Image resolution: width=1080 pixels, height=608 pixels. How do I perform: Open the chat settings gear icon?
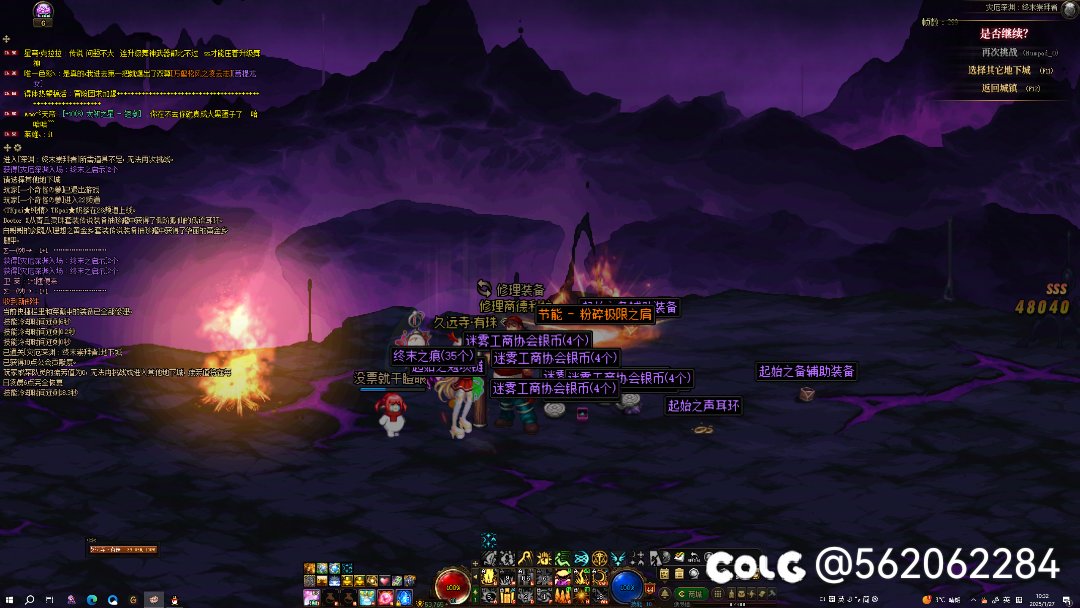[17, 148]
